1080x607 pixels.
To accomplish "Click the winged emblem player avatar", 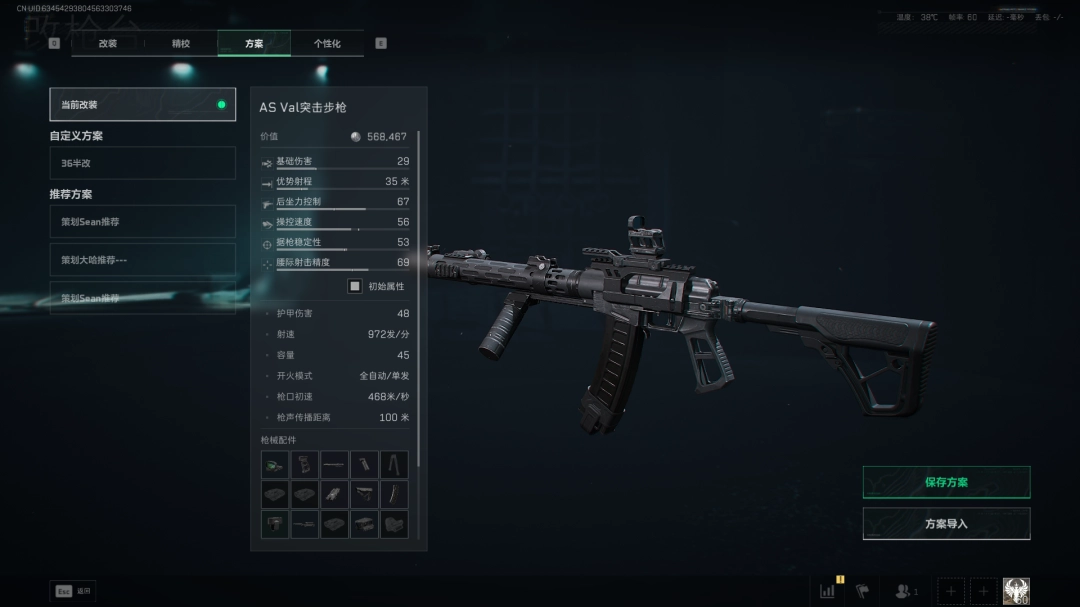I will click(x=1016, y=591).
